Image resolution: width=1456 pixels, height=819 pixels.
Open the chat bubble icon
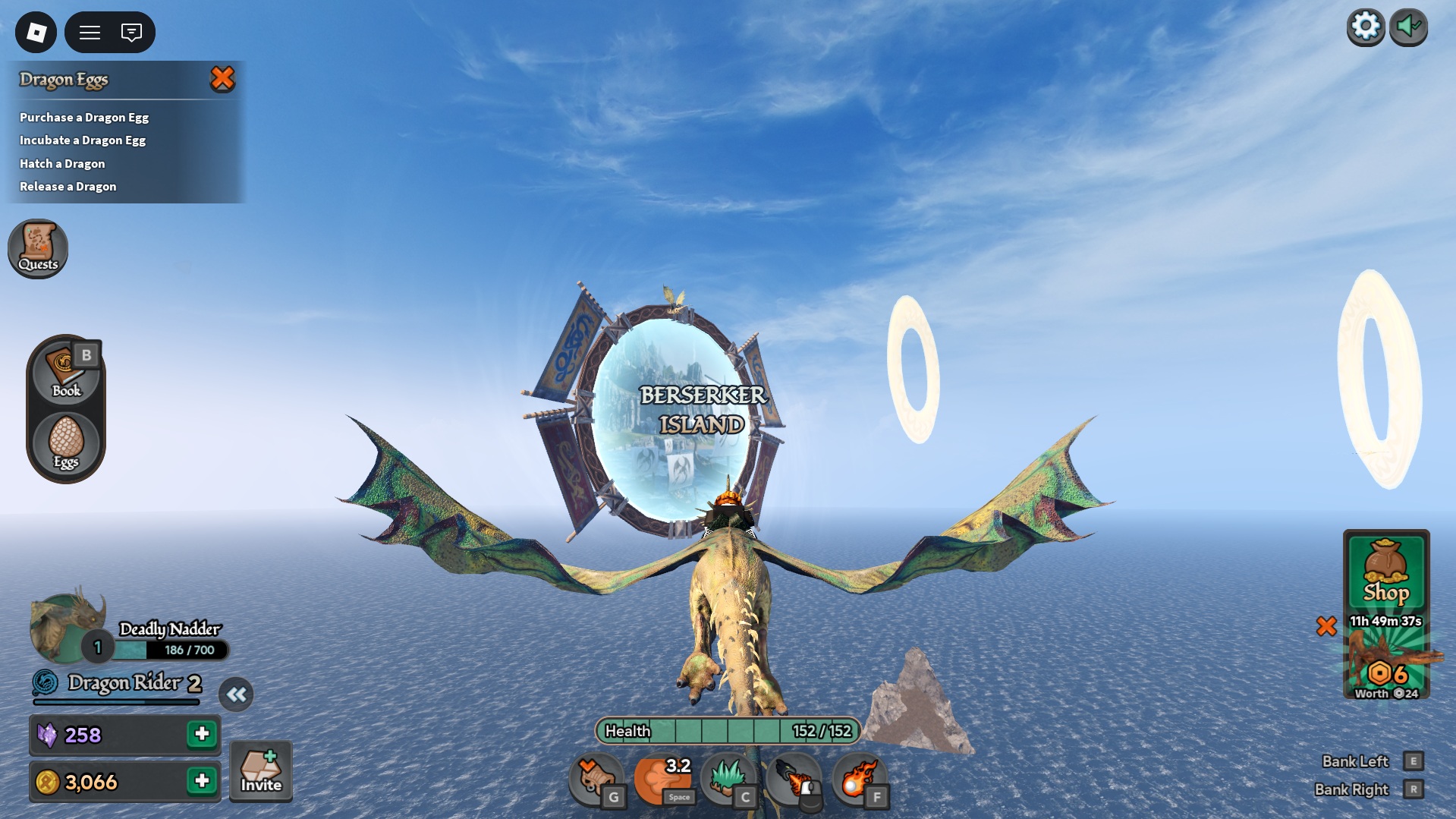pyautogui.click(x=131, y=32)
